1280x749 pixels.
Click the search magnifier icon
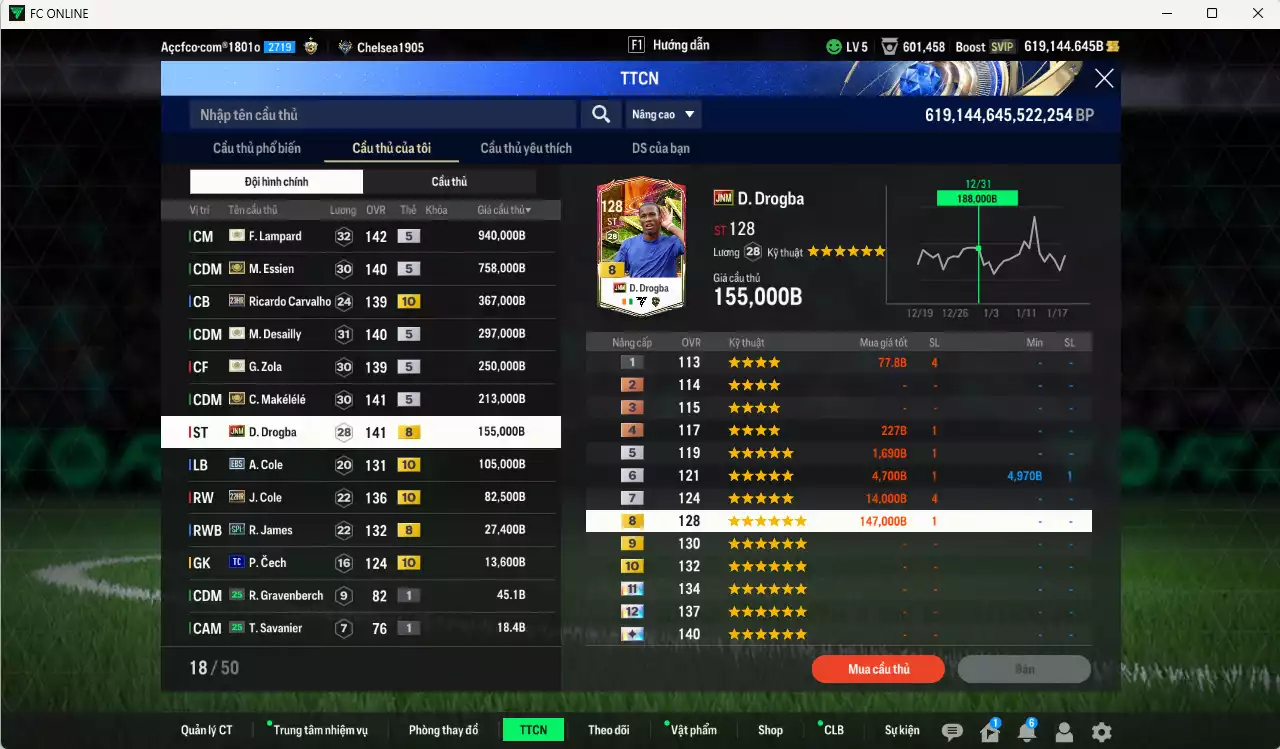(x=600, y=114)
